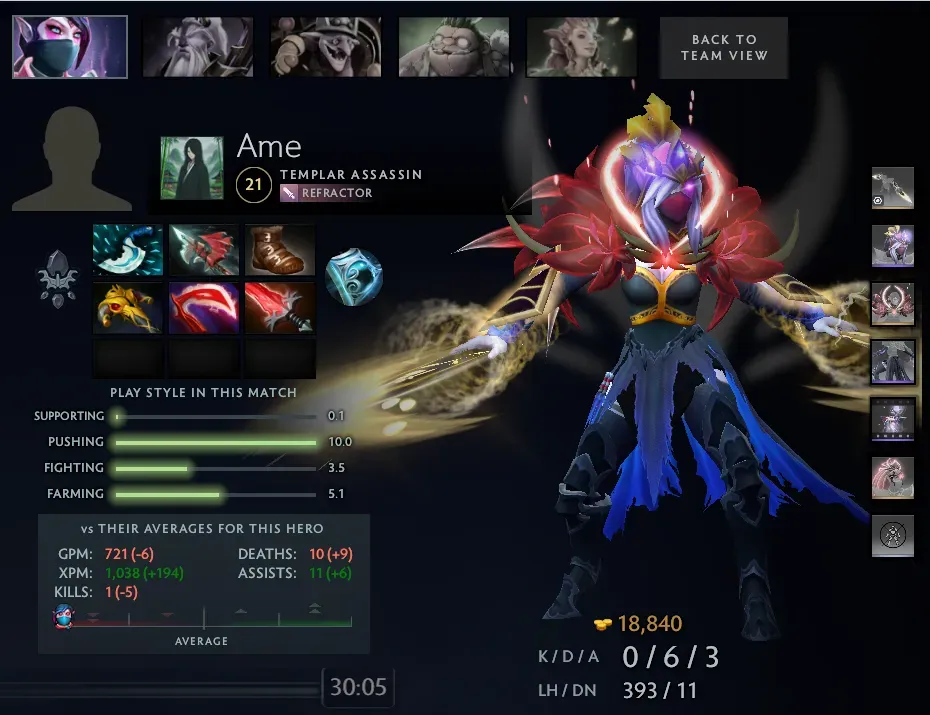Click the circled figure icon

tap(892, 535)
